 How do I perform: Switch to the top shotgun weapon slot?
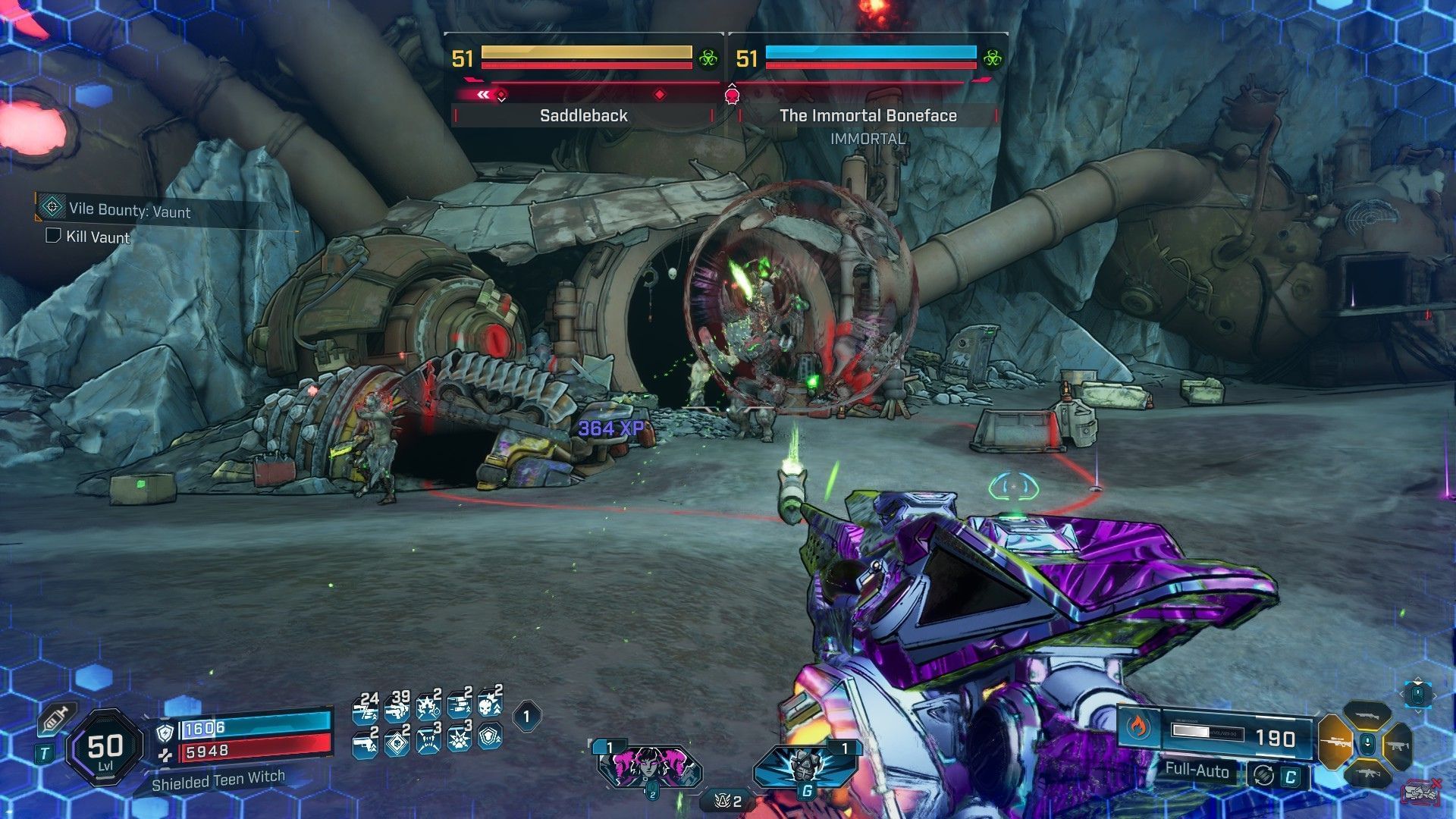tap(1367, 715)
